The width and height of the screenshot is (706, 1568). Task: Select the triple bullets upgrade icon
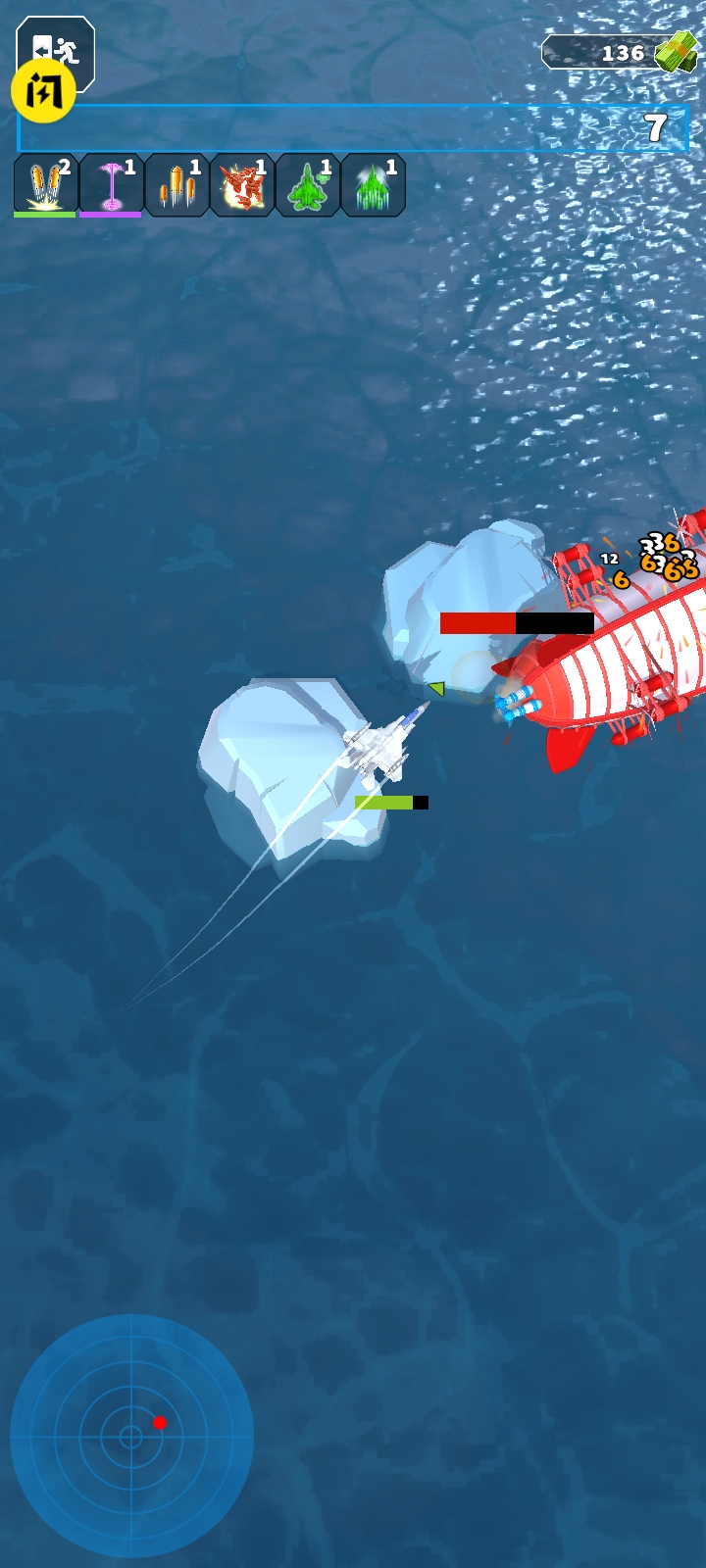(x=176, y=184)
